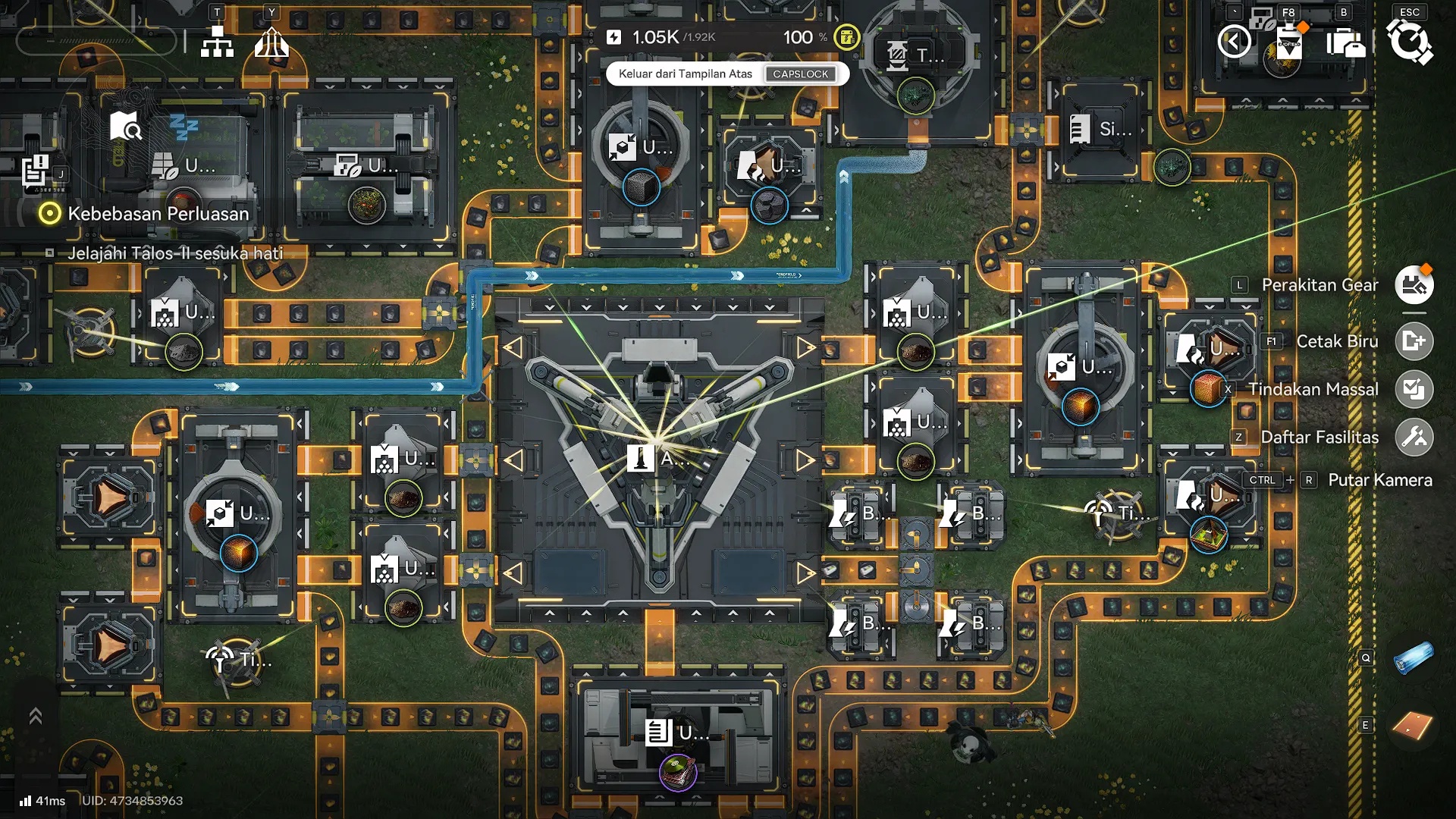Image resolution: width=1456 pixels, height=819 pixels.
Task: Open the map search icon
Action: pyautogui.click(x=124, y=126)
